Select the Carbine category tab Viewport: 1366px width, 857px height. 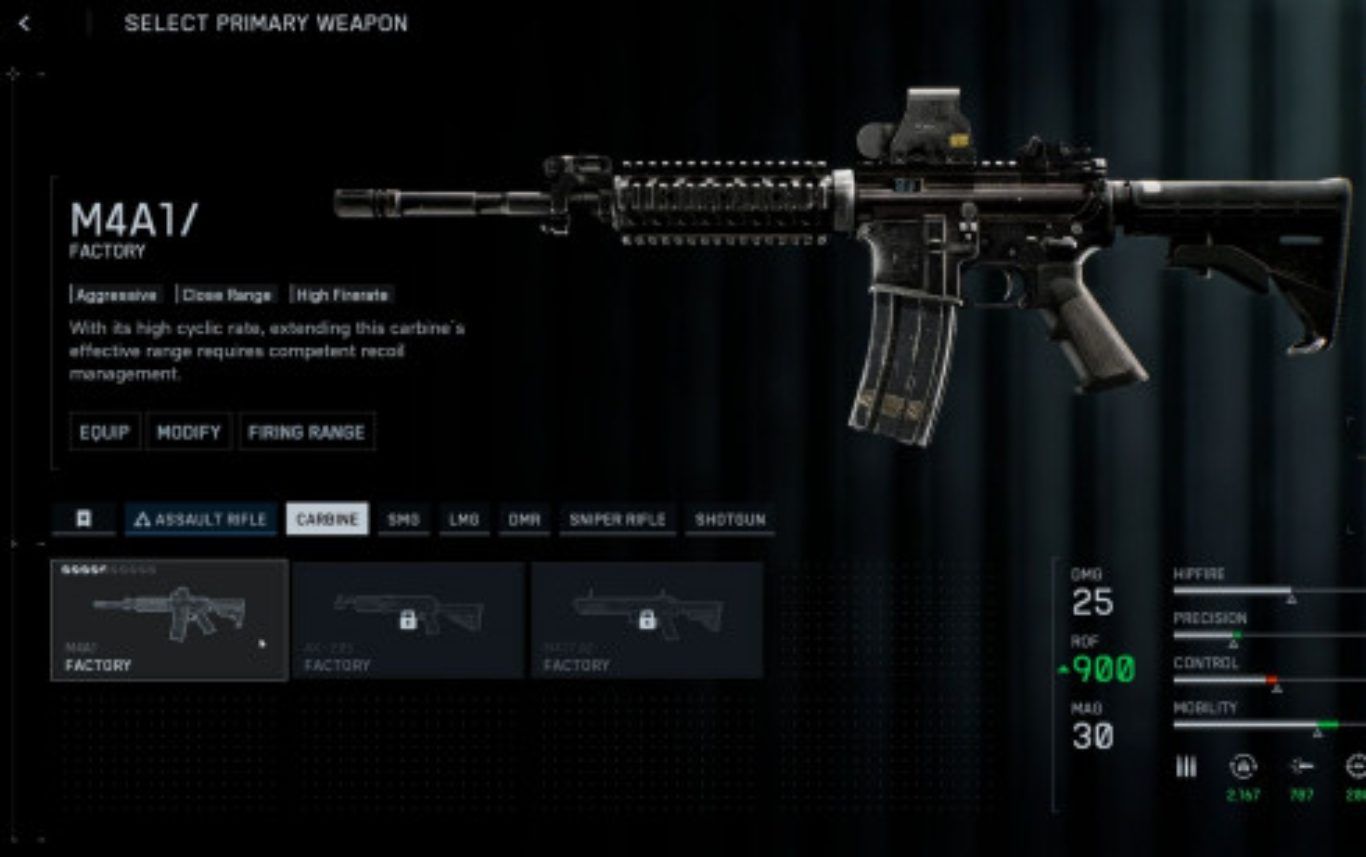(327, 519)
